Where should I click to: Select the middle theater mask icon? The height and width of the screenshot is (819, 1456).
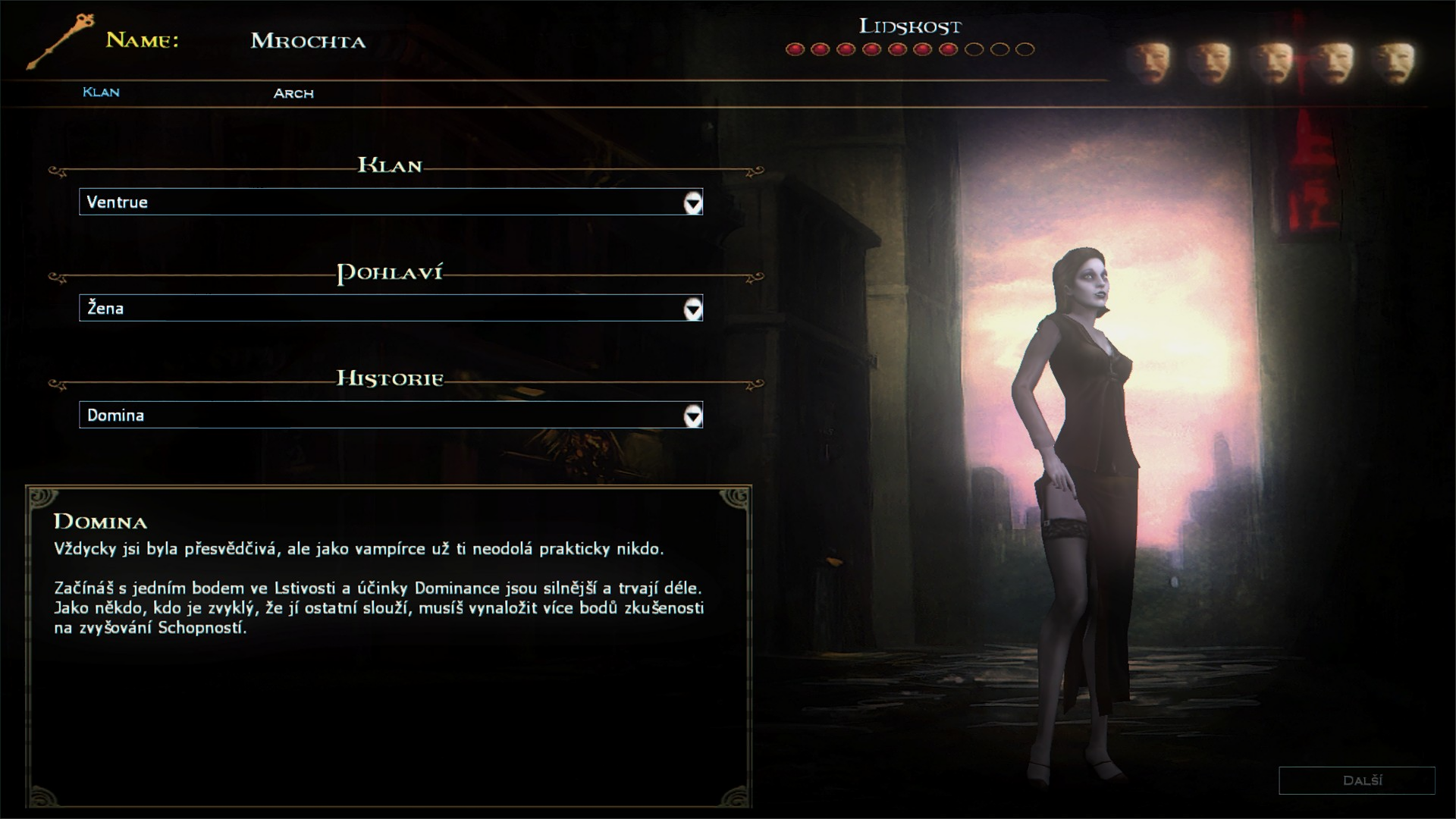(1274, 59)
